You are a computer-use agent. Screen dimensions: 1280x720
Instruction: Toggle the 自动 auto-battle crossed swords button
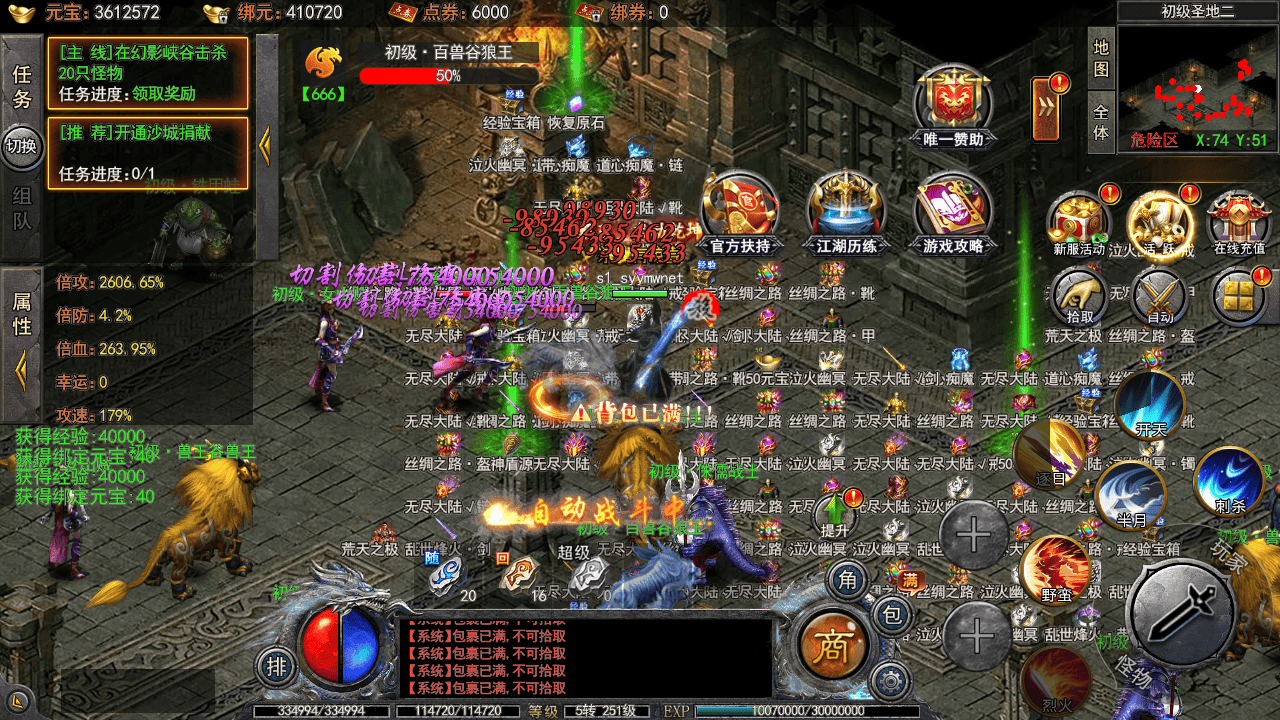pyautogui.click(x=1160, y=296)
